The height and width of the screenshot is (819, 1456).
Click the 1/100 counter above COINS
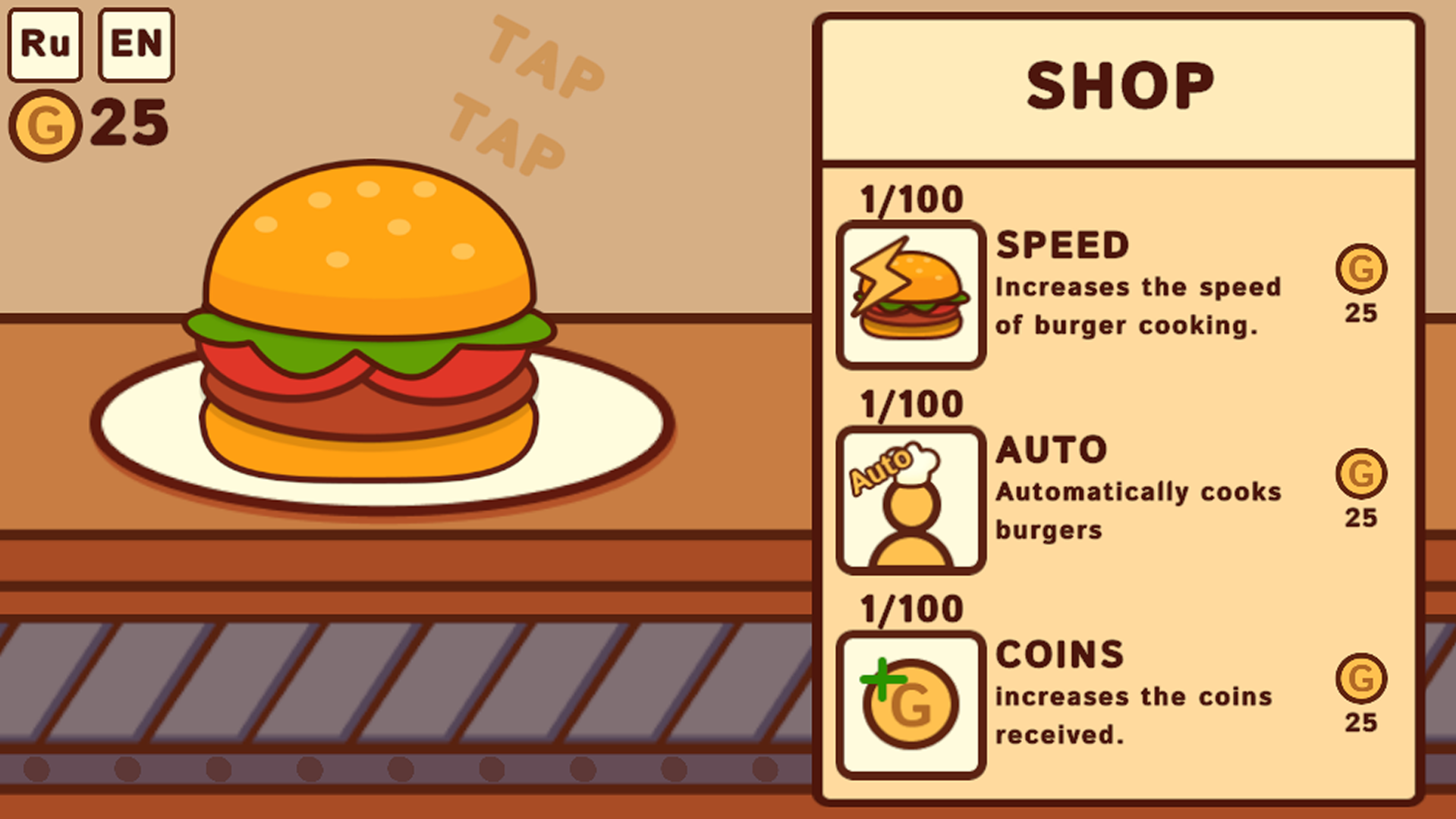[910, 607]
